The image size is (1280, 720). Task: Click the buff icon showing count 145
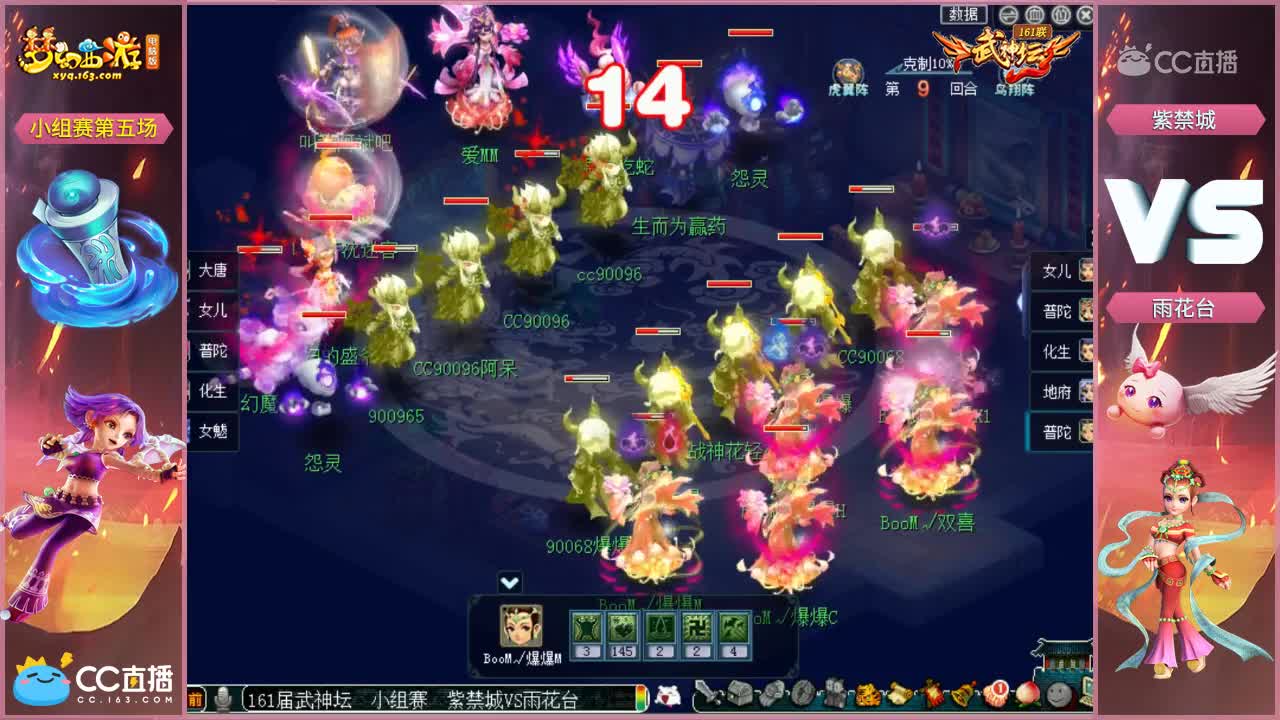pos(622,628)
